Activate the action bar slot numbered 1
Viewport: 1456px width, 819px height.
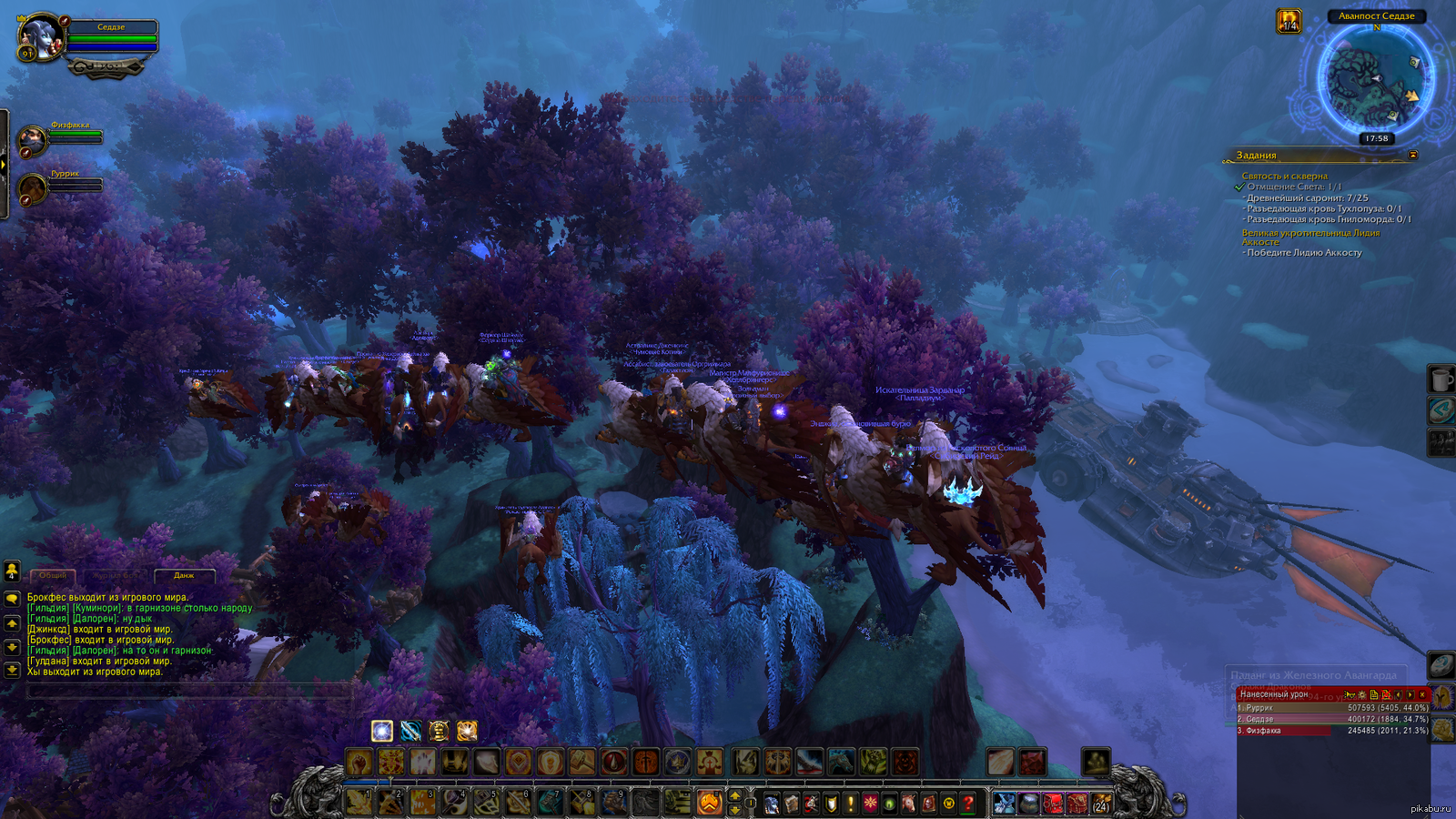[x=359, y=802]
